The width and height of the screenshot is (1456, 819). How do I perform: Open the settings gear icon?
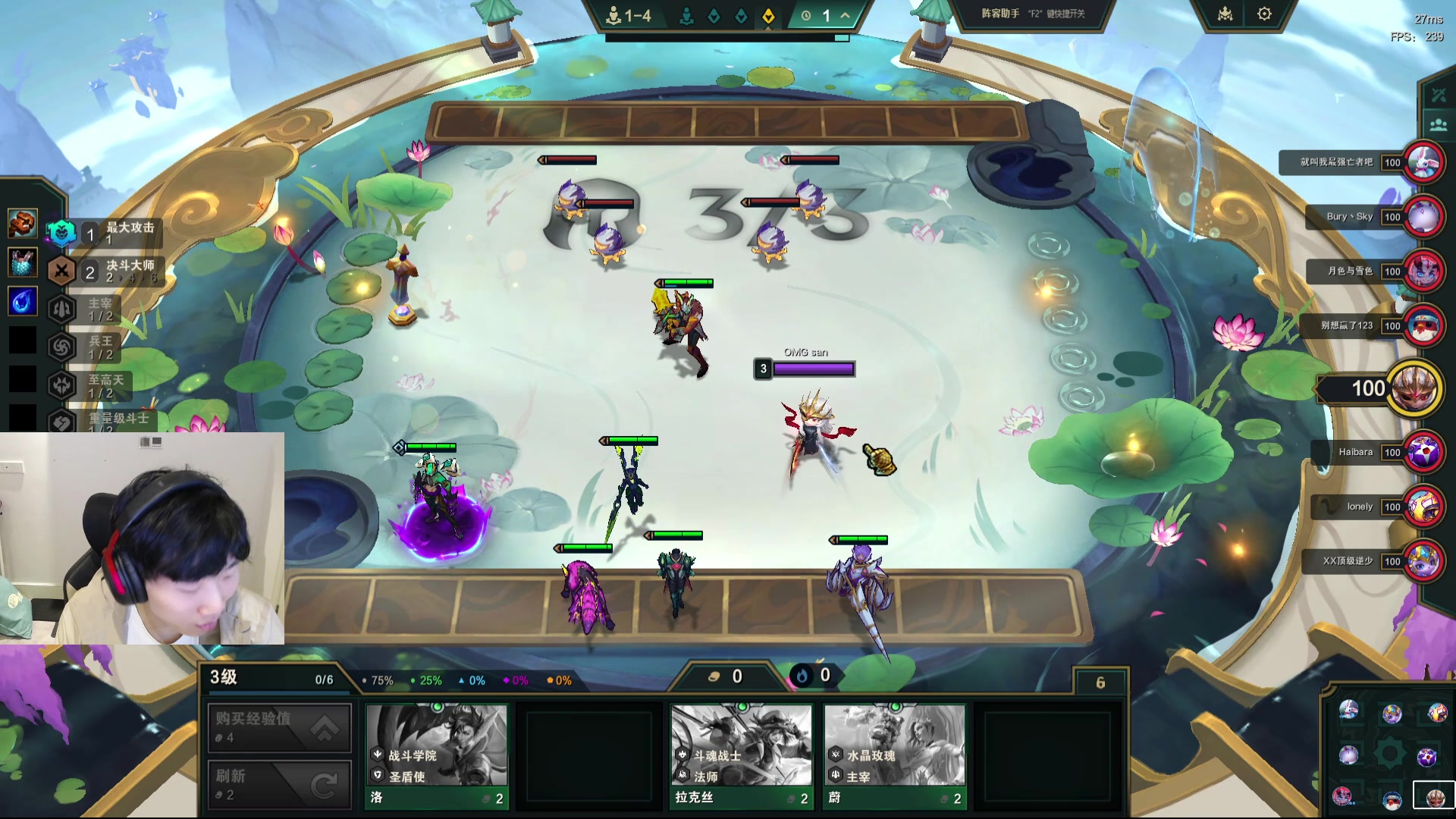click(1264, 14)
